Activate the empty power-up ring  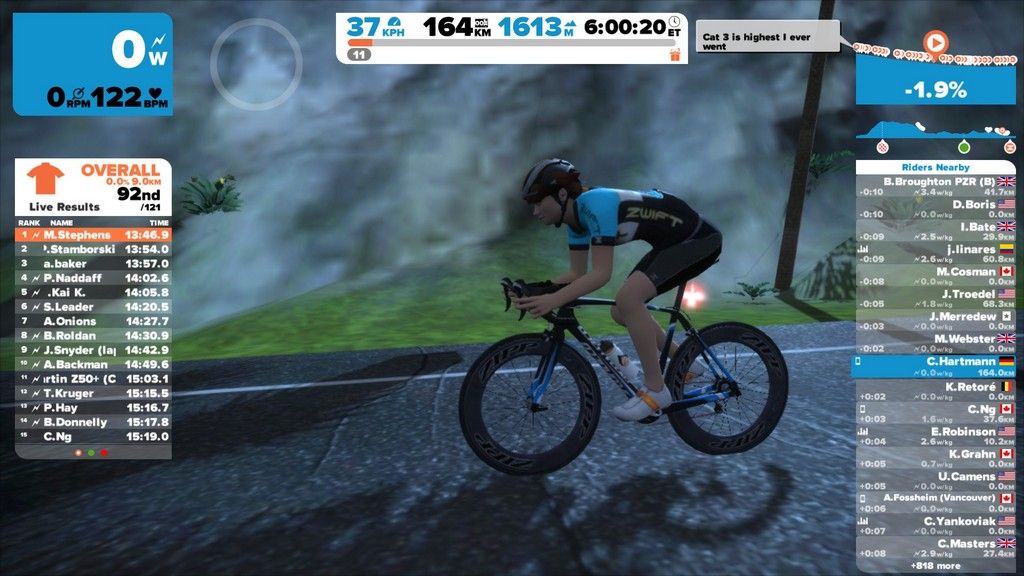pos(256,63)
